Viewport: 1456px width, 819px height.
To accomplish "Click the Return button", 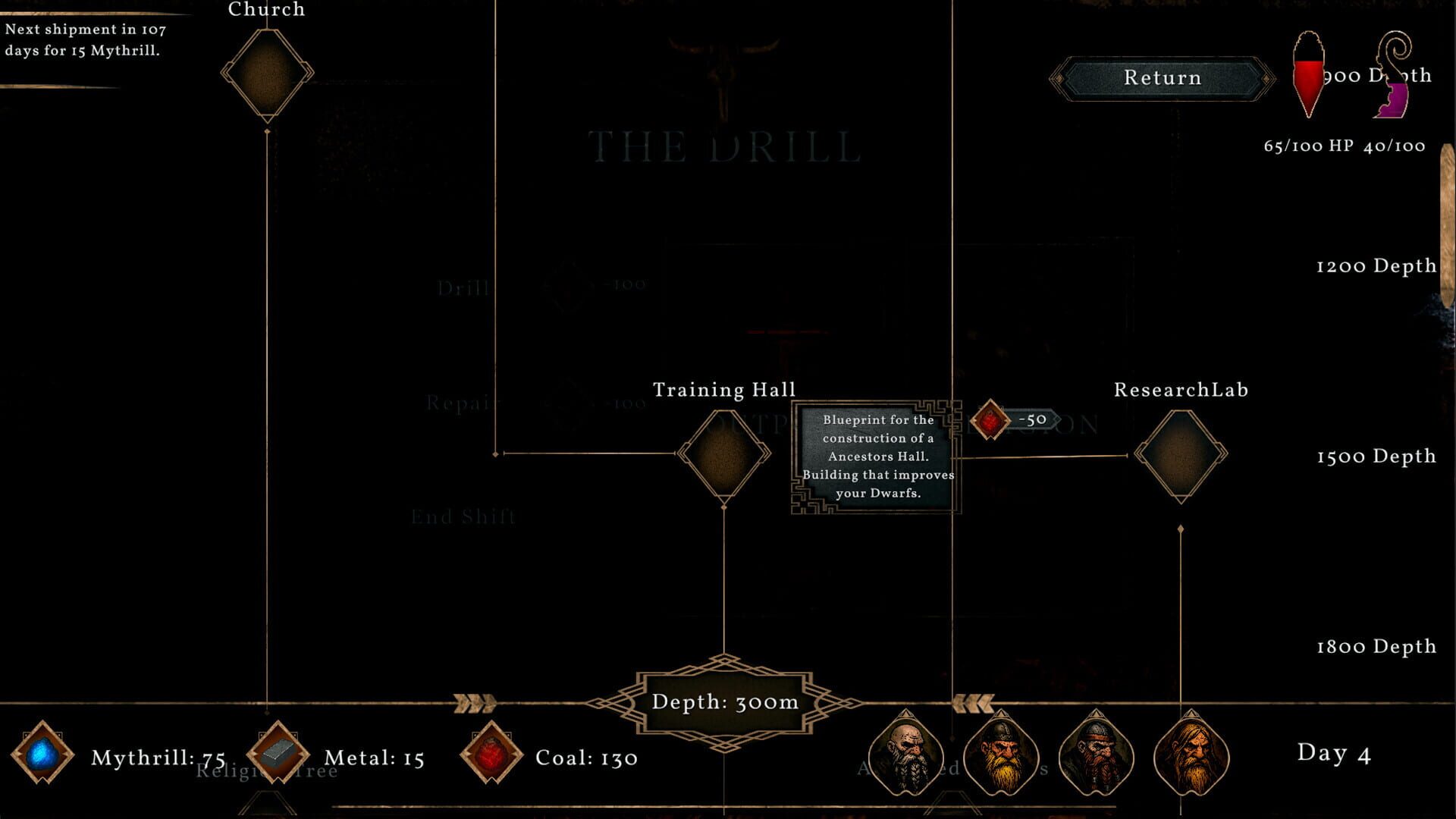I will pyautogui.click(x=1163, y=77).
